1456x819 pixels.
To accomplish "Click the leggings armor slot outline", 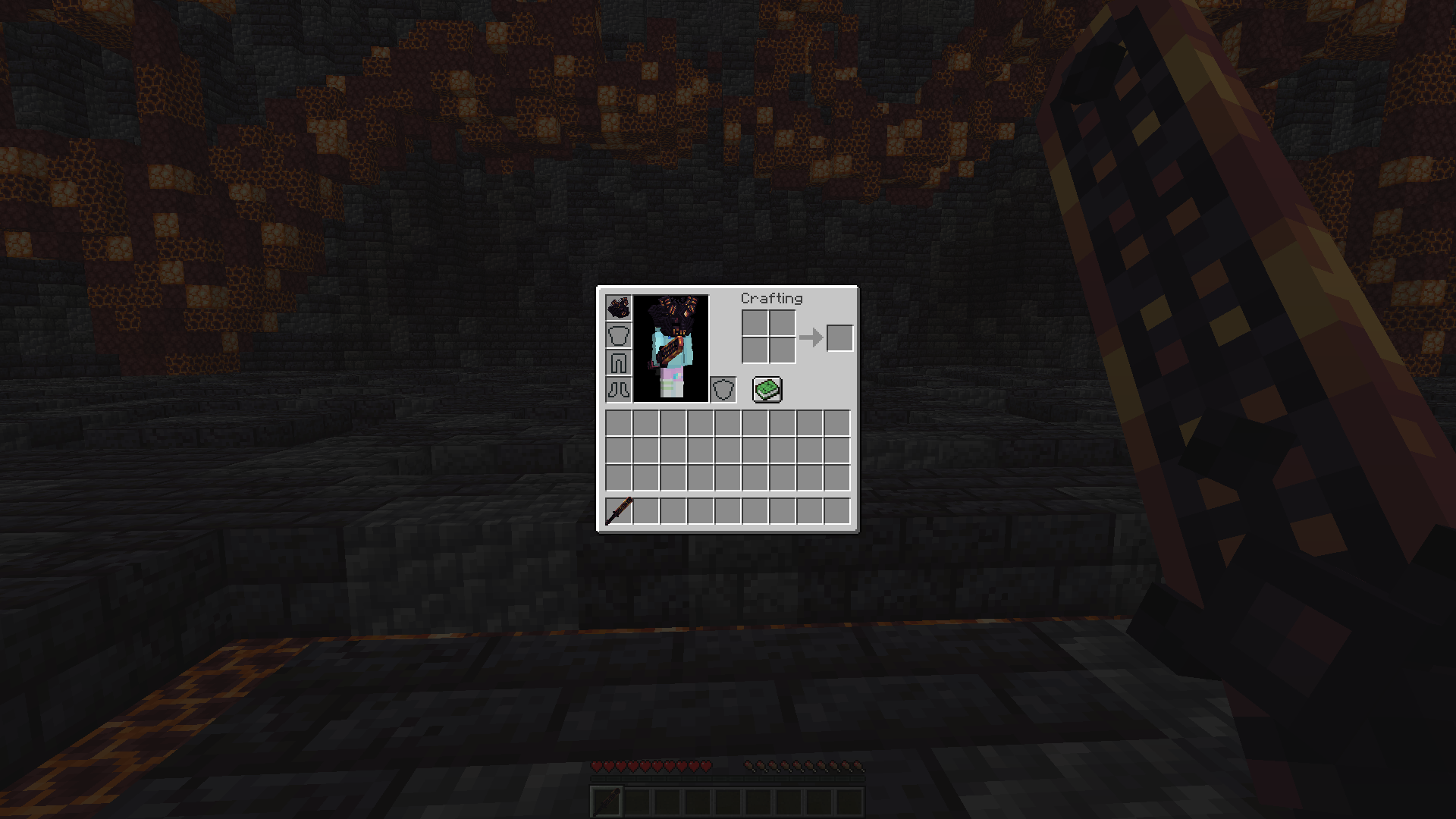I will pos(618,362).
